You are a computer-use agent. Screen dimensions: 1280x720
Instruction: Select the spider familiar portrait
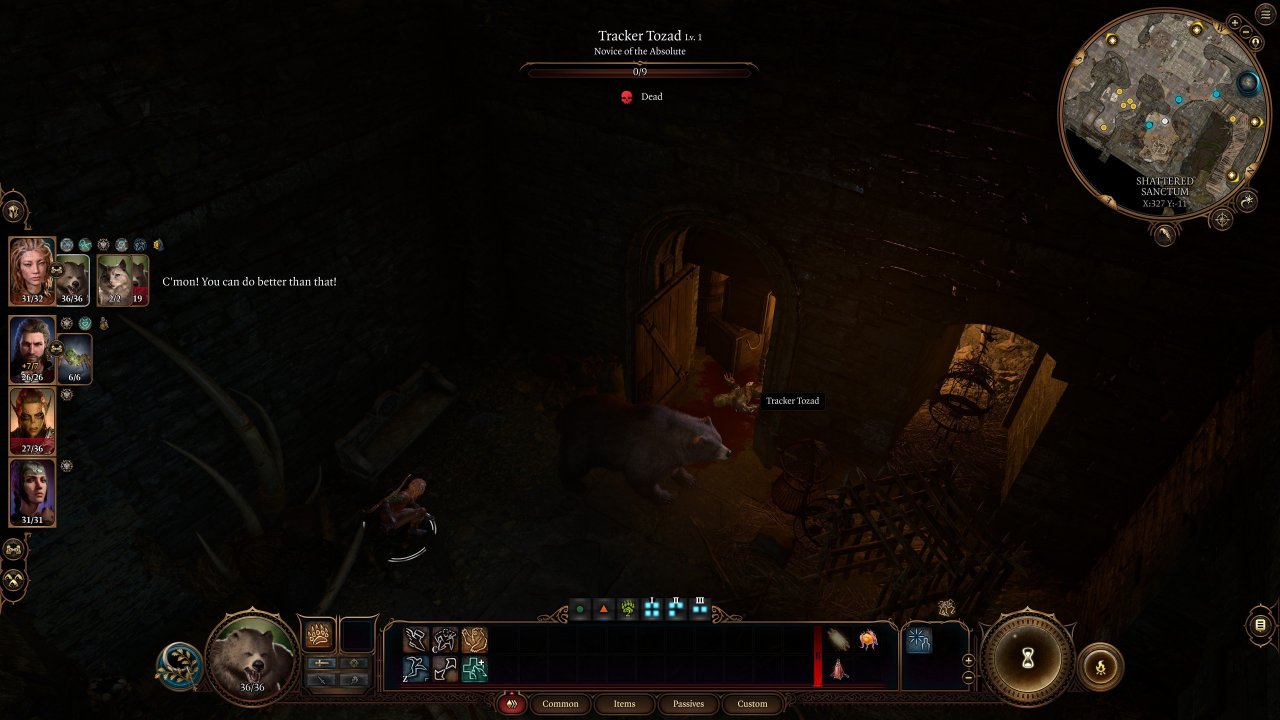point(76,358)
